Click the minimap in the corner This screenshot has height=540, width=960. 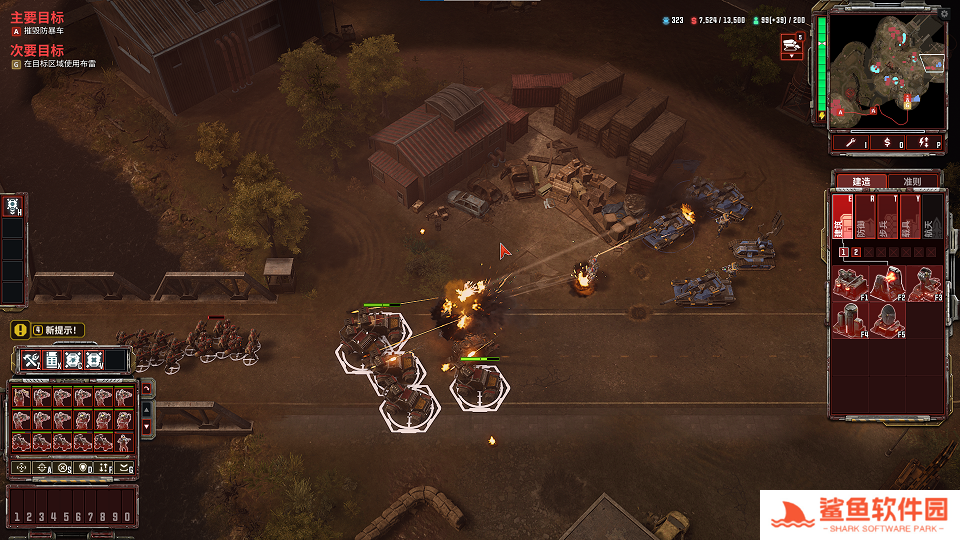pos(888,70)
